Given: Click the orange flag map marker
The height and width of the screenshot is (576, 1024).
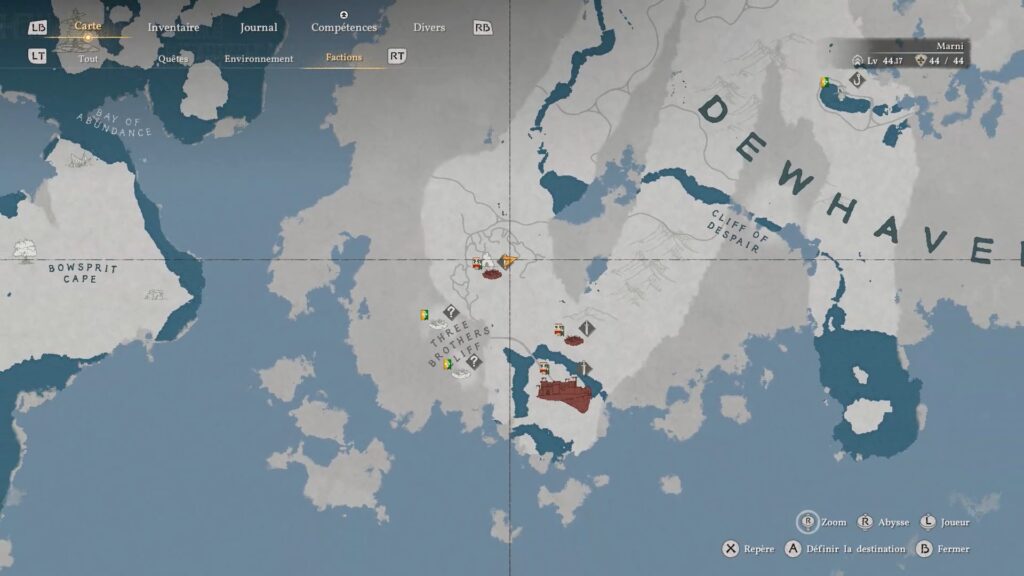Looking at the screenshot, I should 507,261.
